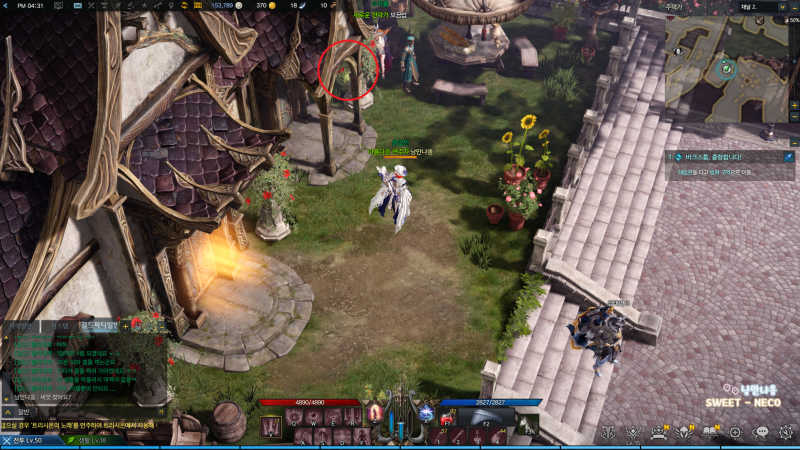Viewport: 800px width, 450px height.
Task: Open the speech bubble community menu
Action: (761, 432)
